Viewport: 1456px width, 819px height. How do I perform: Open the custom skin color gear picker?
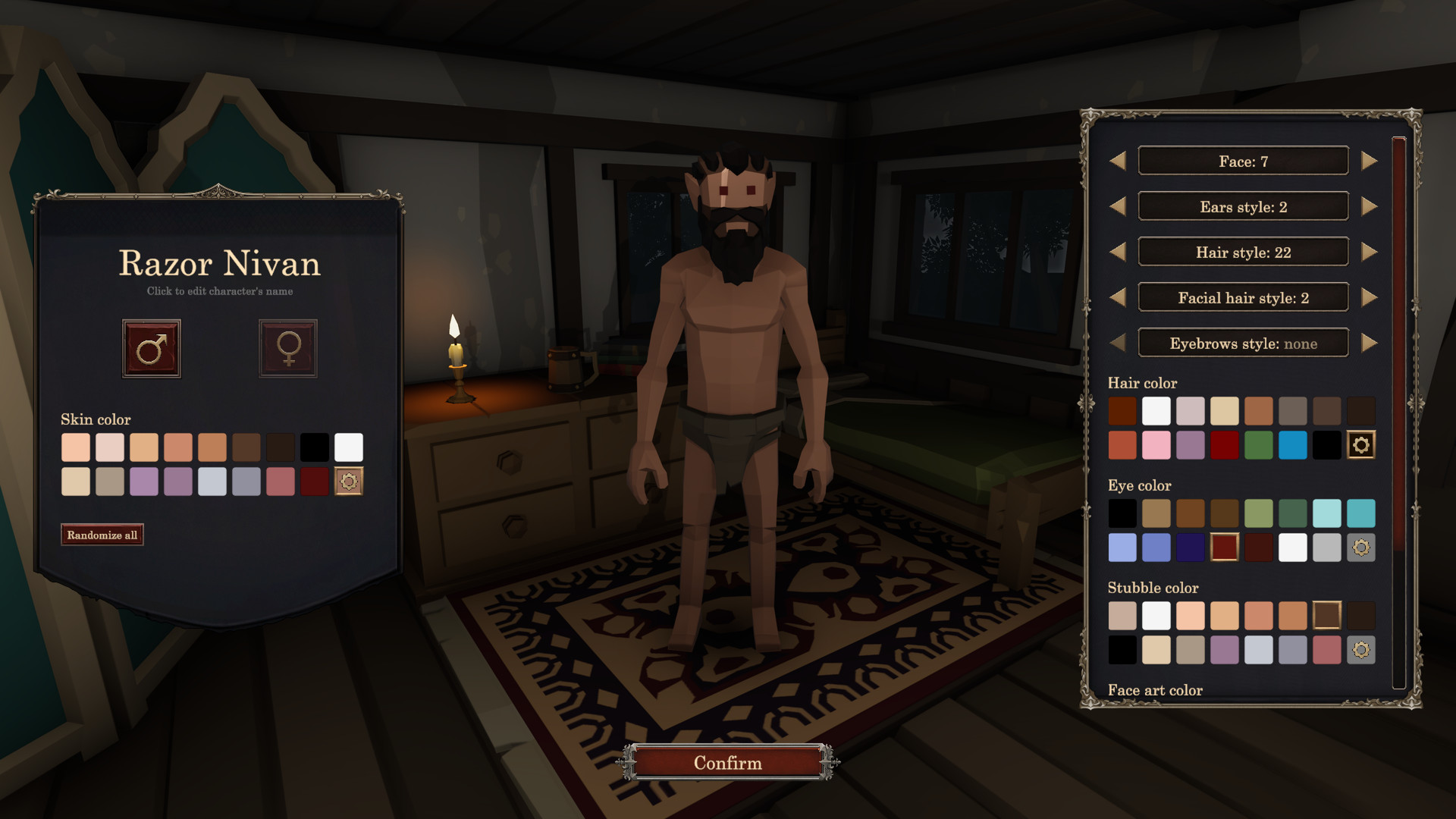point(349,481)
